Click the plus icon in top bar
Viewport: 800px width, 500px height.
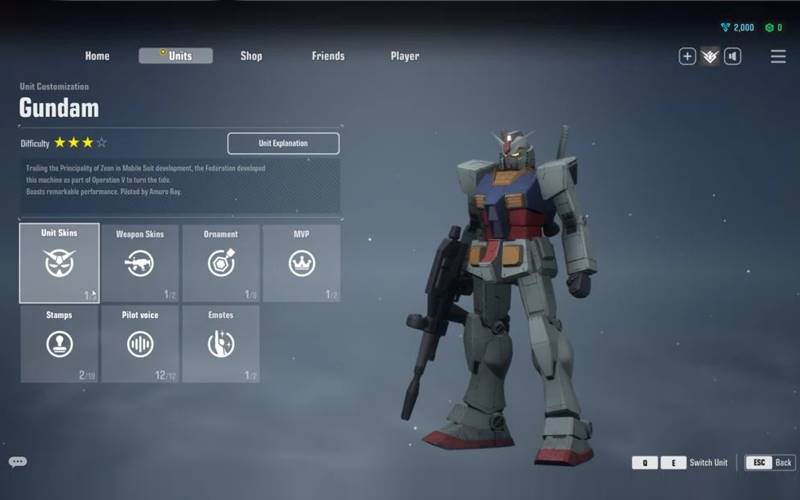687,56
